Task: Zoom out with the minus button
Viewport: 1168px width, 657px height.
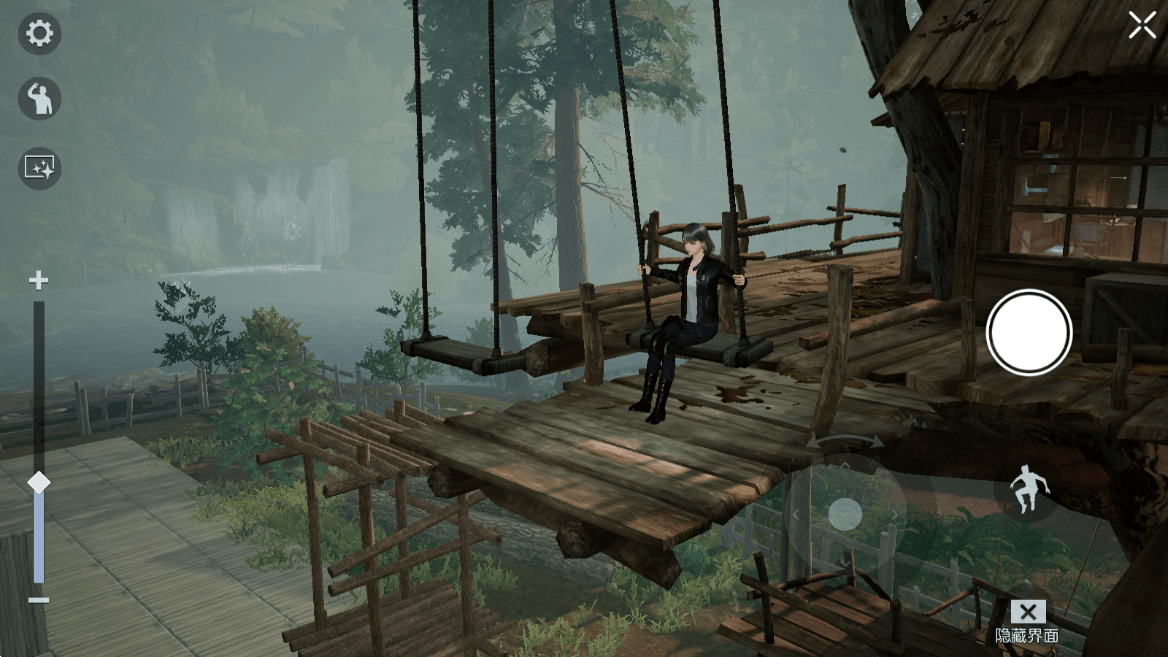Action: 38,600
